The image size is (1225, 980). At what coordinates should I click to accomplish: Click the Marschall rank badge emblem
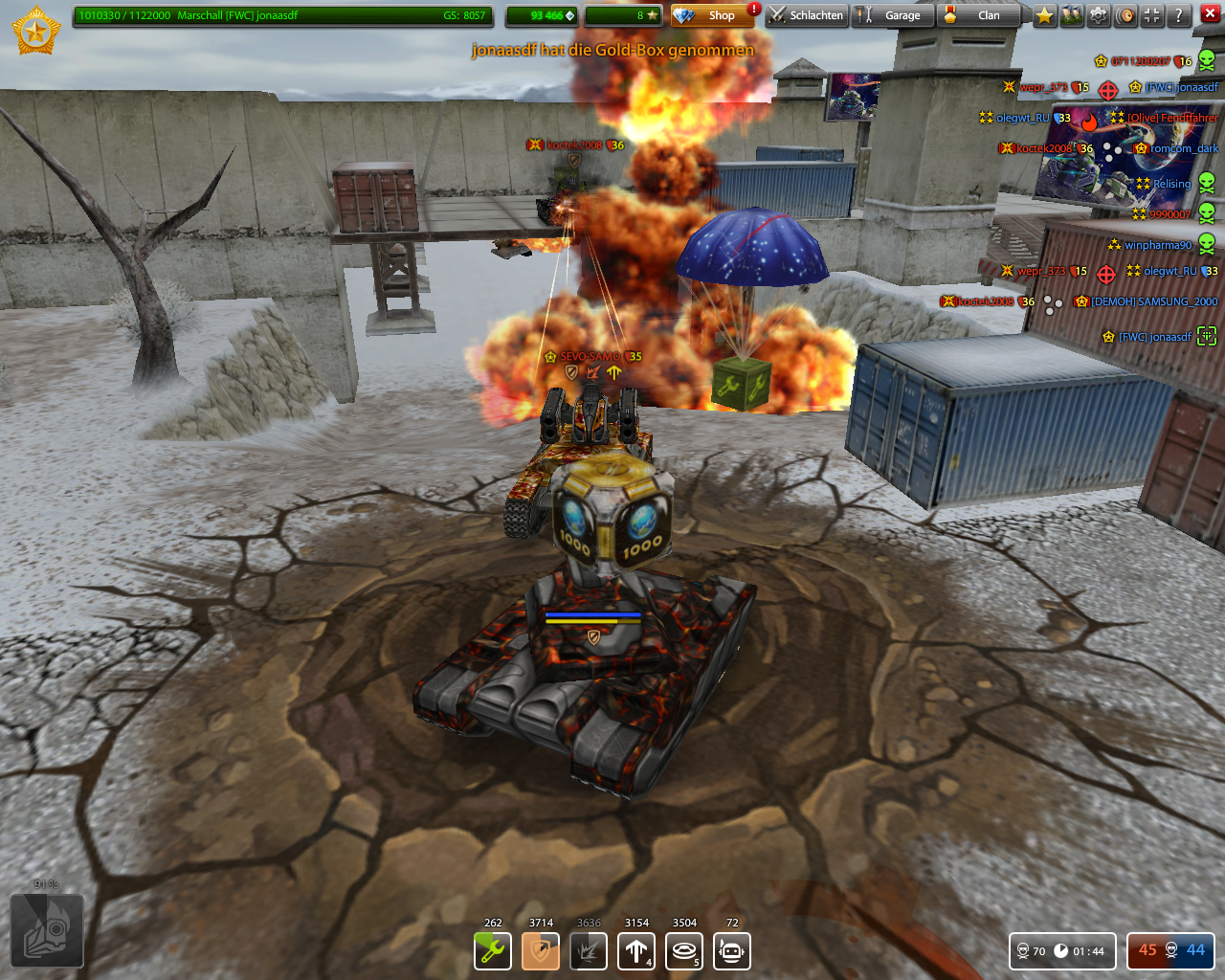[x=36, y=31]
